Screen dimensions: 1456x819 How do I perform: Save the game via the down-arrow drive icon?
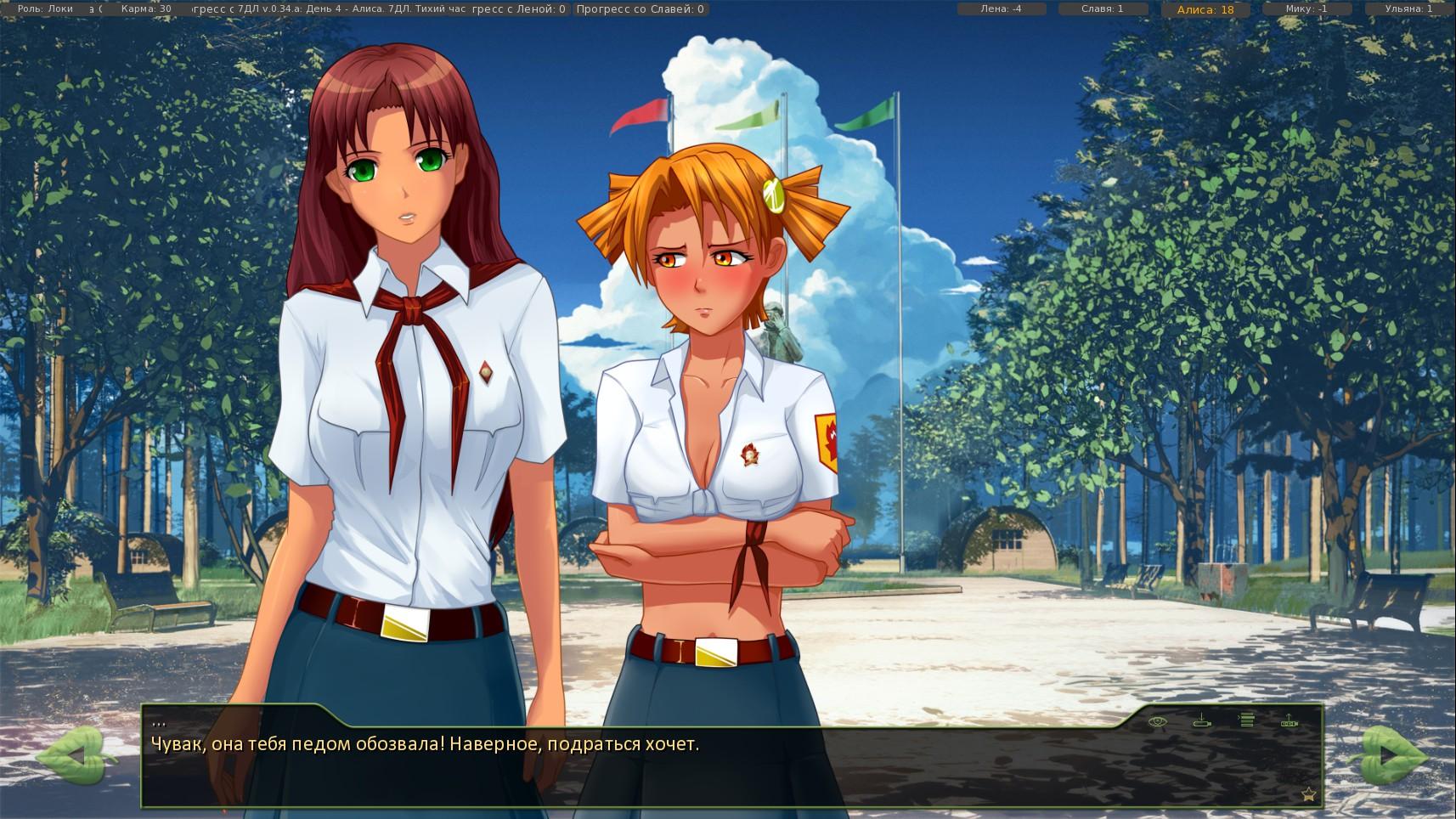click(x=1202, y=721)
